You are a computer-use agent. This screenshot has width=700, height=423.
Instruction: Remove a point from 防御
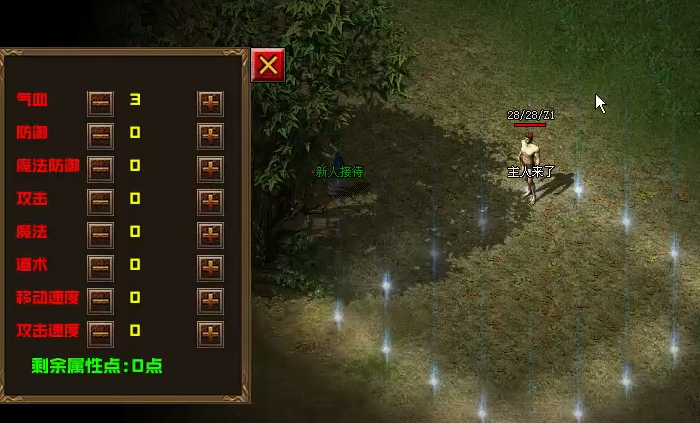pos(101,135)
